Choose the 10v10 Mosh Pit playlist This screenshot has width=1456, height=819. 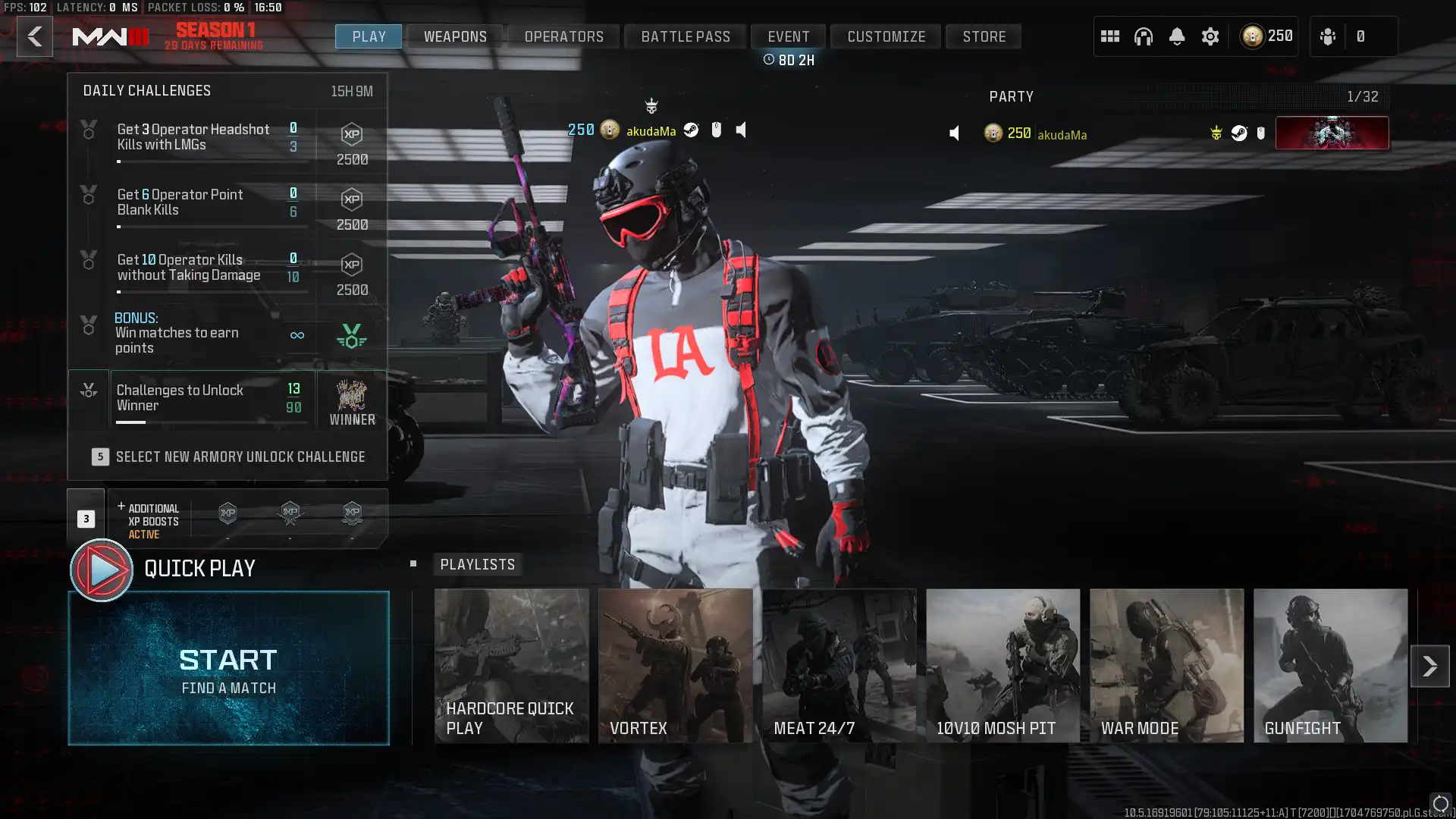pyautogui.click(x=1003, y=666)
